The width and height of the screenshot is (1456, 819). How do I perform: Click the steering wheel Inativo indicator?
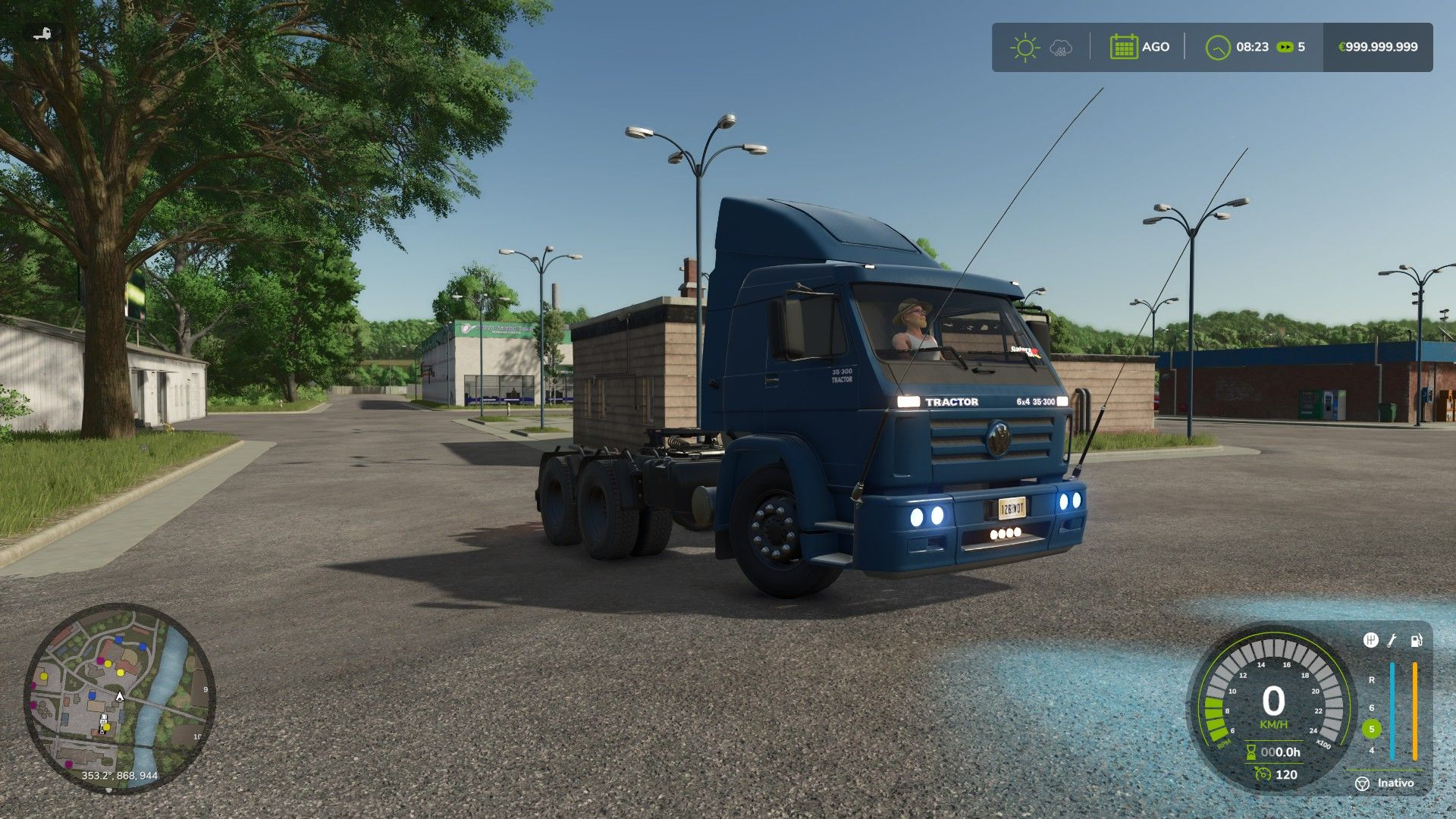1363,783
